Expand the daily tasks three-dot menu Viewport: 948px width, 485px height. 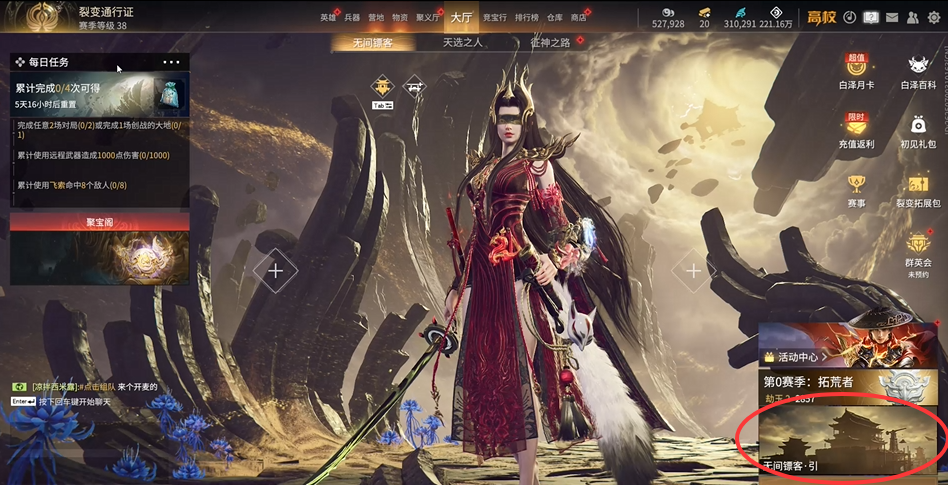171,62
